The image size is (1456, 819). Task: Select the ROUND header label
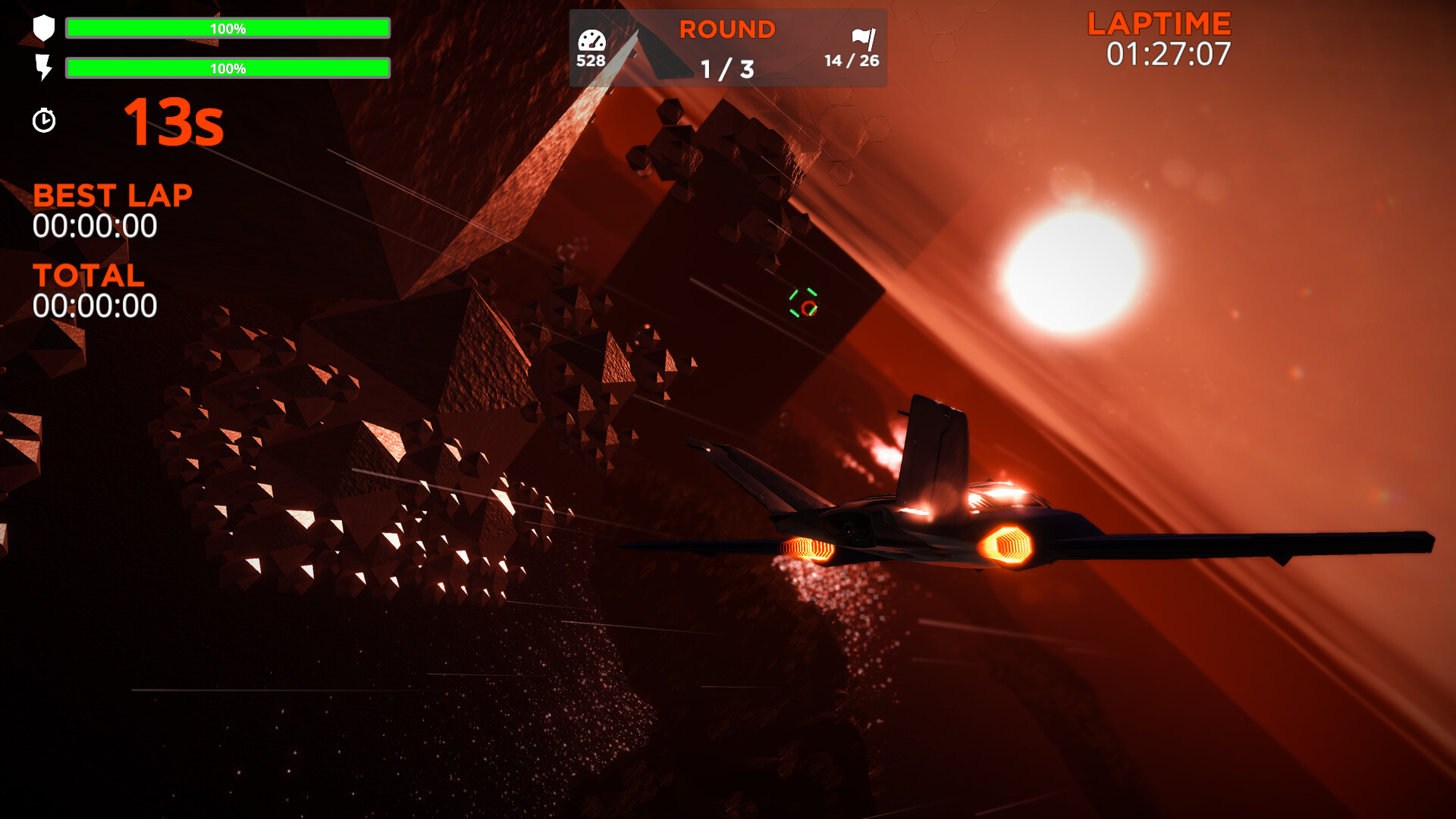point(726,29)
